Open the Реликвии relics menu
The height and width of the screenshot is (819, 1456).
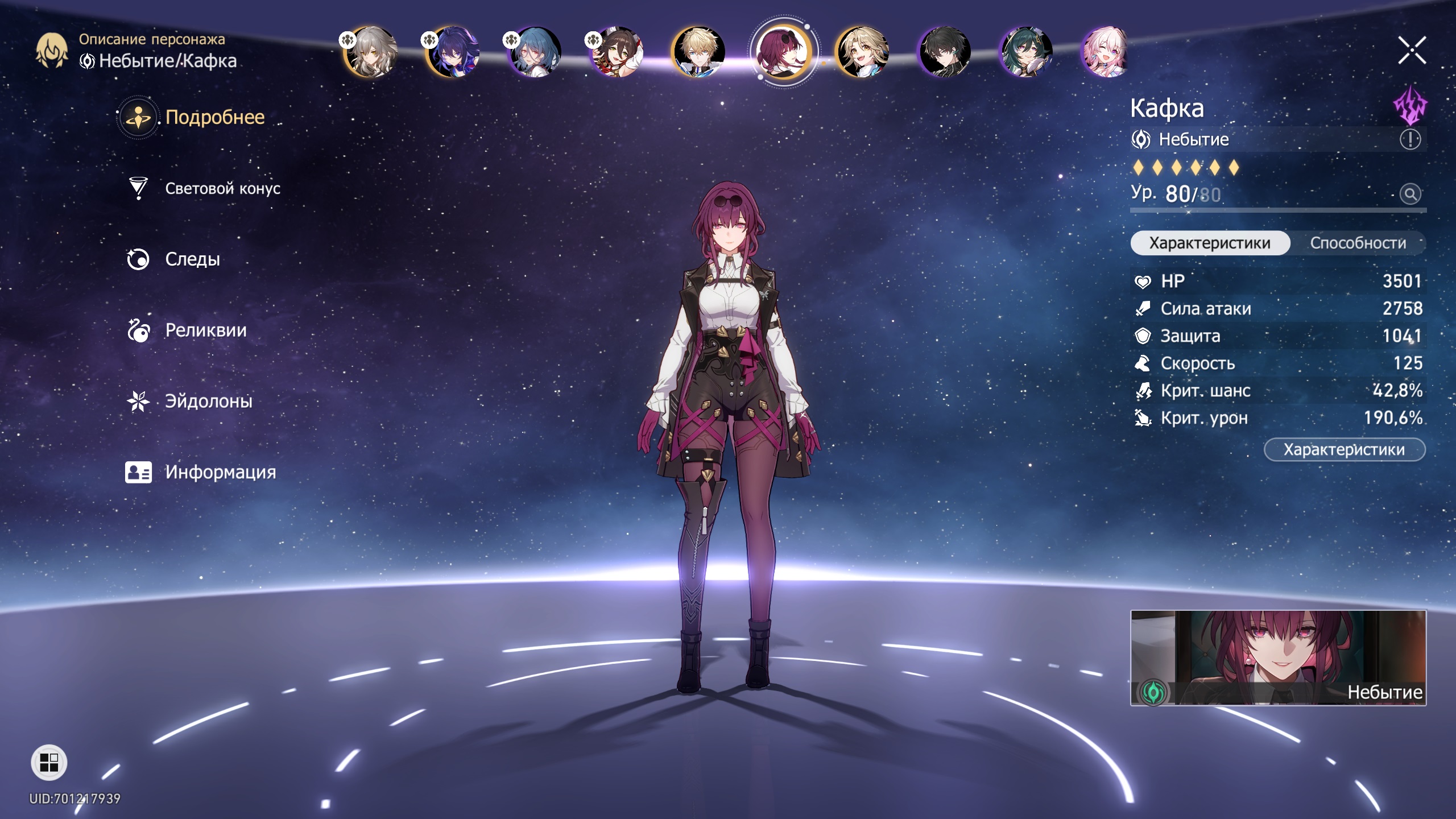tap(205, 330)
